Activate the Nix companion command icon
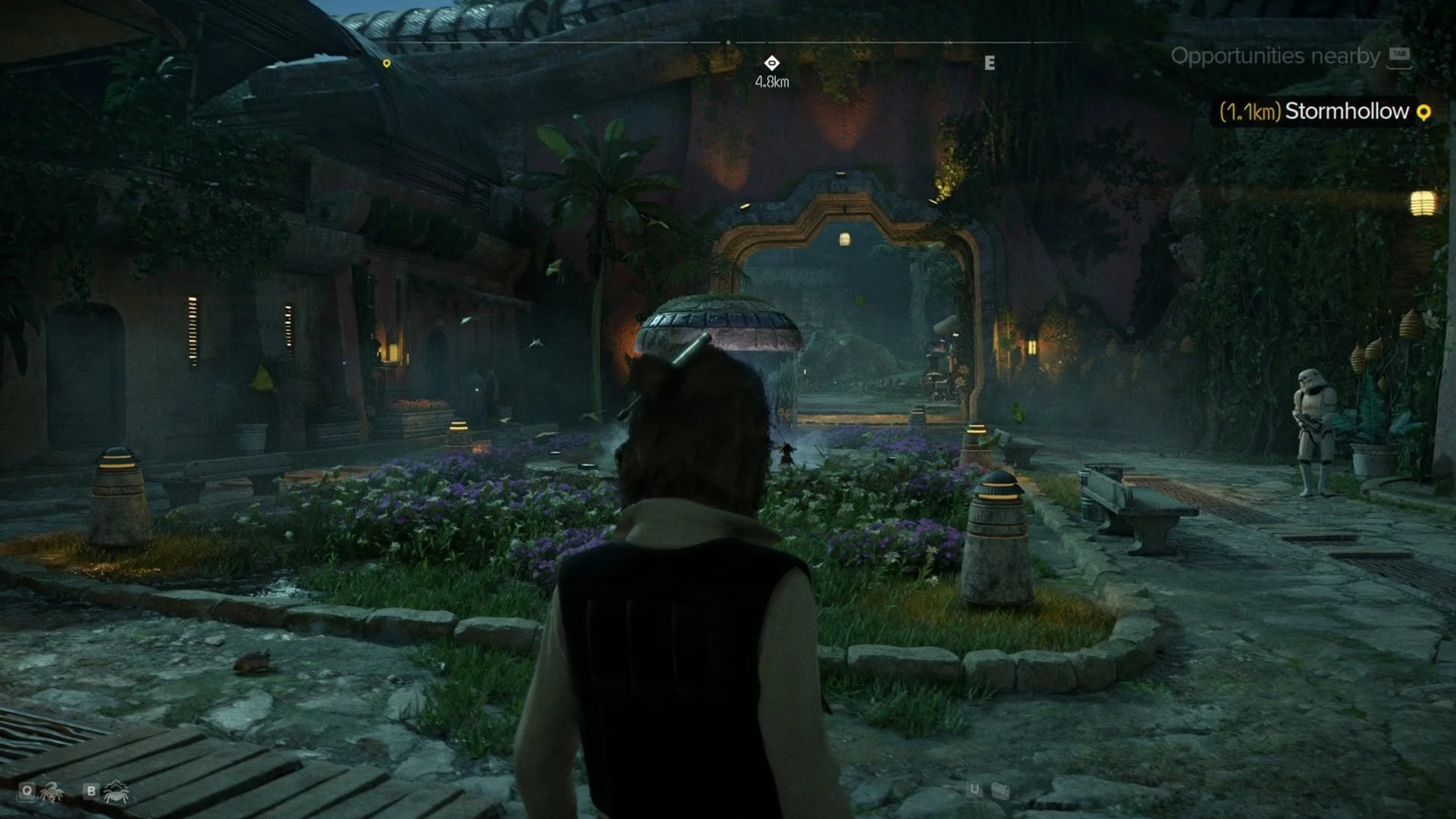 pyautogui.click(x=52, y=792)
